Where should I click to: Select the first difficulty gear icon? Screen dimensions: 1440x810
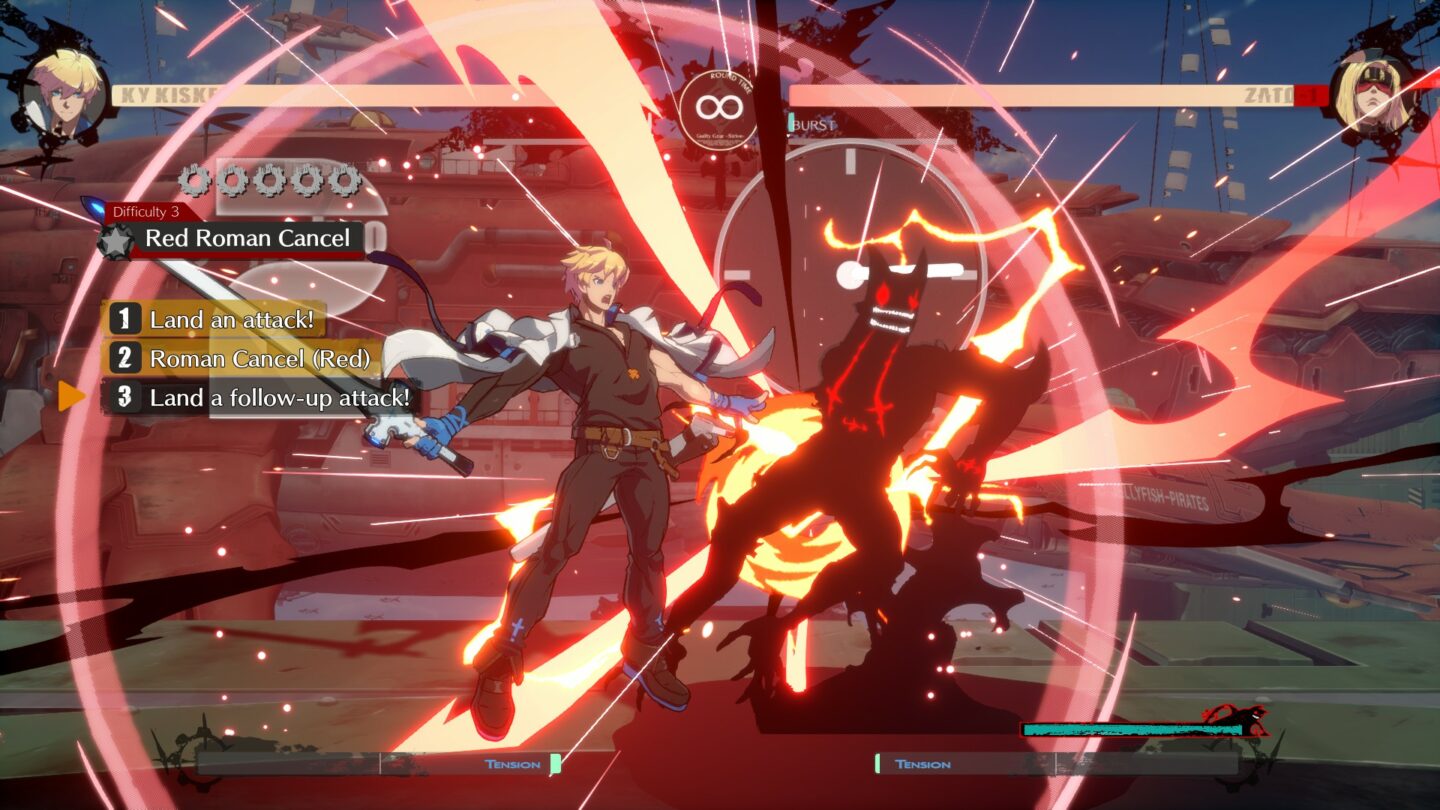[x=193, y=180]
